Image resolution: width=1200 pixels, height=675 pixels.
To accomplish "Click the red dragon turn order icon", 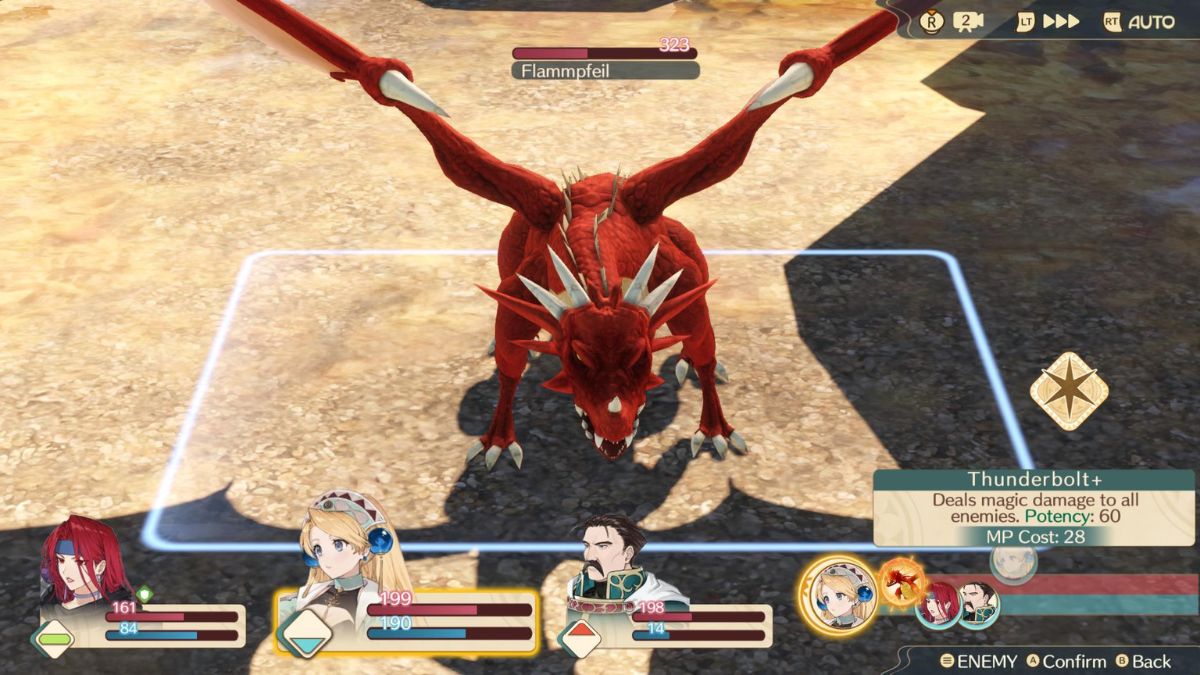I will (x=903, y=580).
